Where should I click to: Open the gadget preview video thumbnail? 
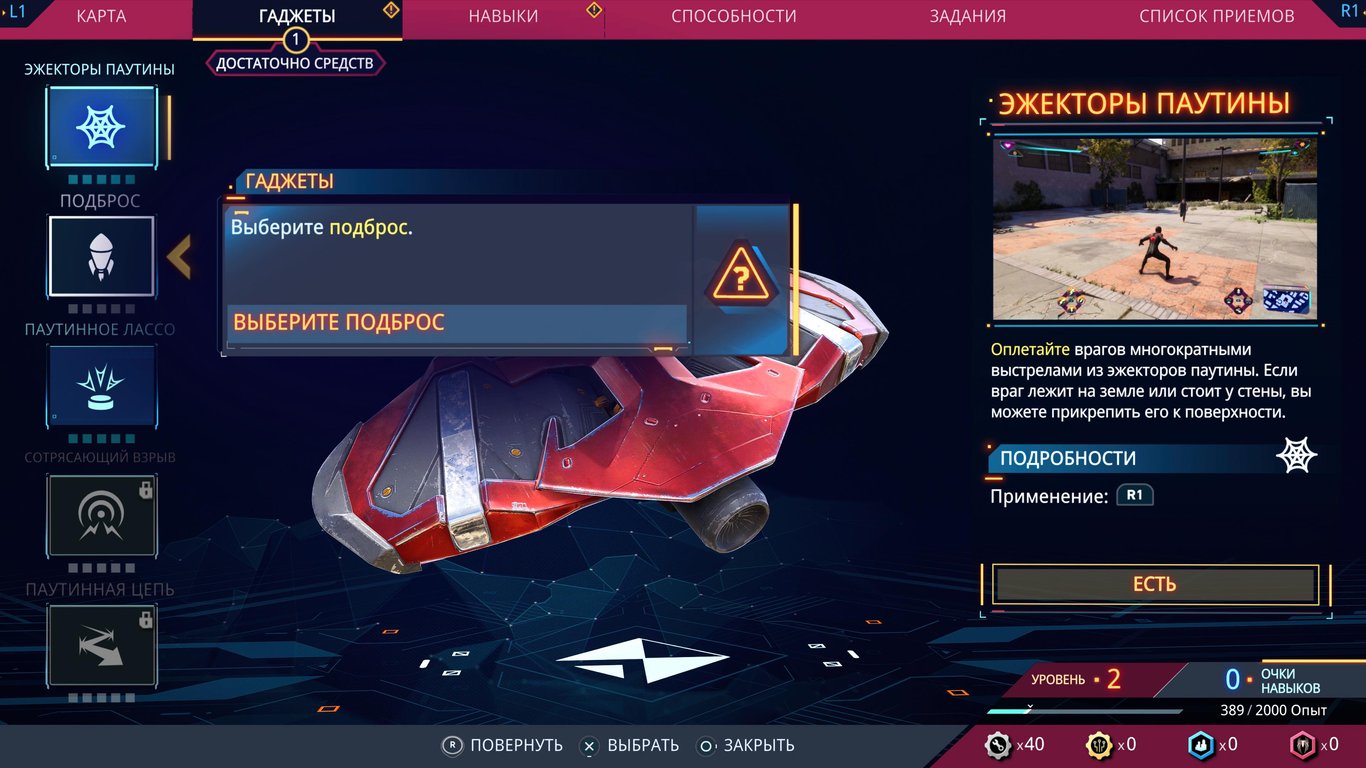(1154, 229)
